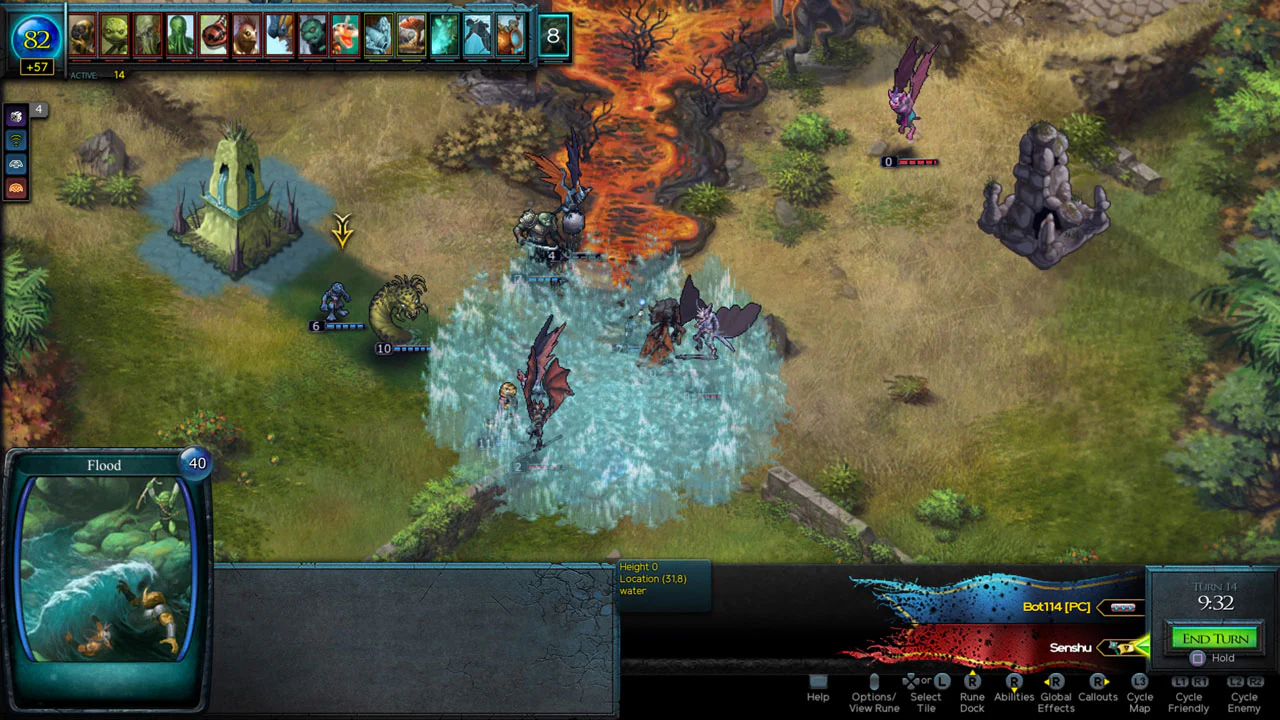Open the Abilities panel
The height and width of the screenshot is (720, 1280).
click(x=1014, y=697)
